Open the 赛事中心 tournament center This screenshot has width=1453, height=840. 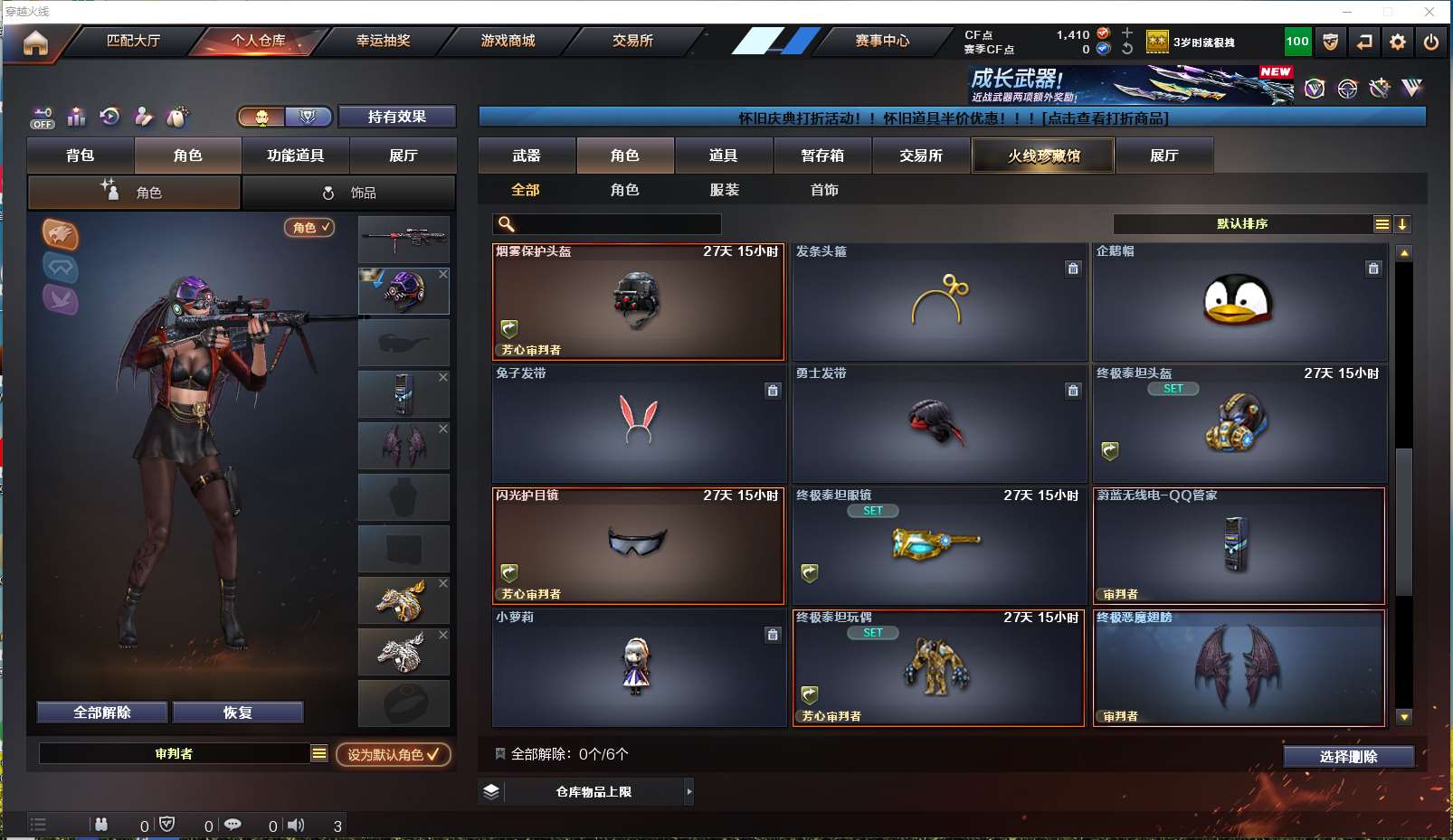[882, 41]
